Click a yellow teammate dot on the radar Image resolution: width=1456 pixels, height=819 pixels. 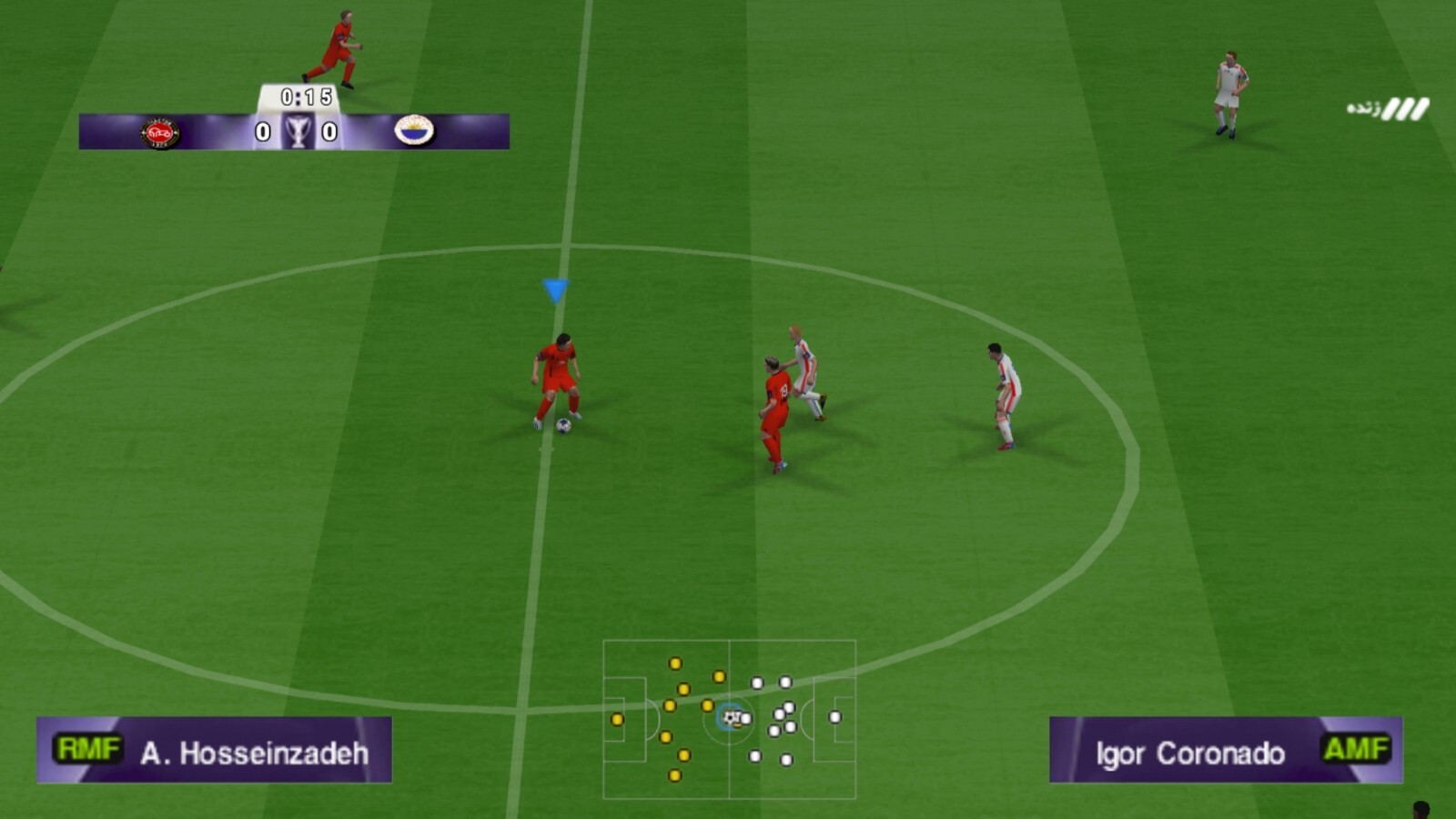pyautogui.click(x=675, y=663)
